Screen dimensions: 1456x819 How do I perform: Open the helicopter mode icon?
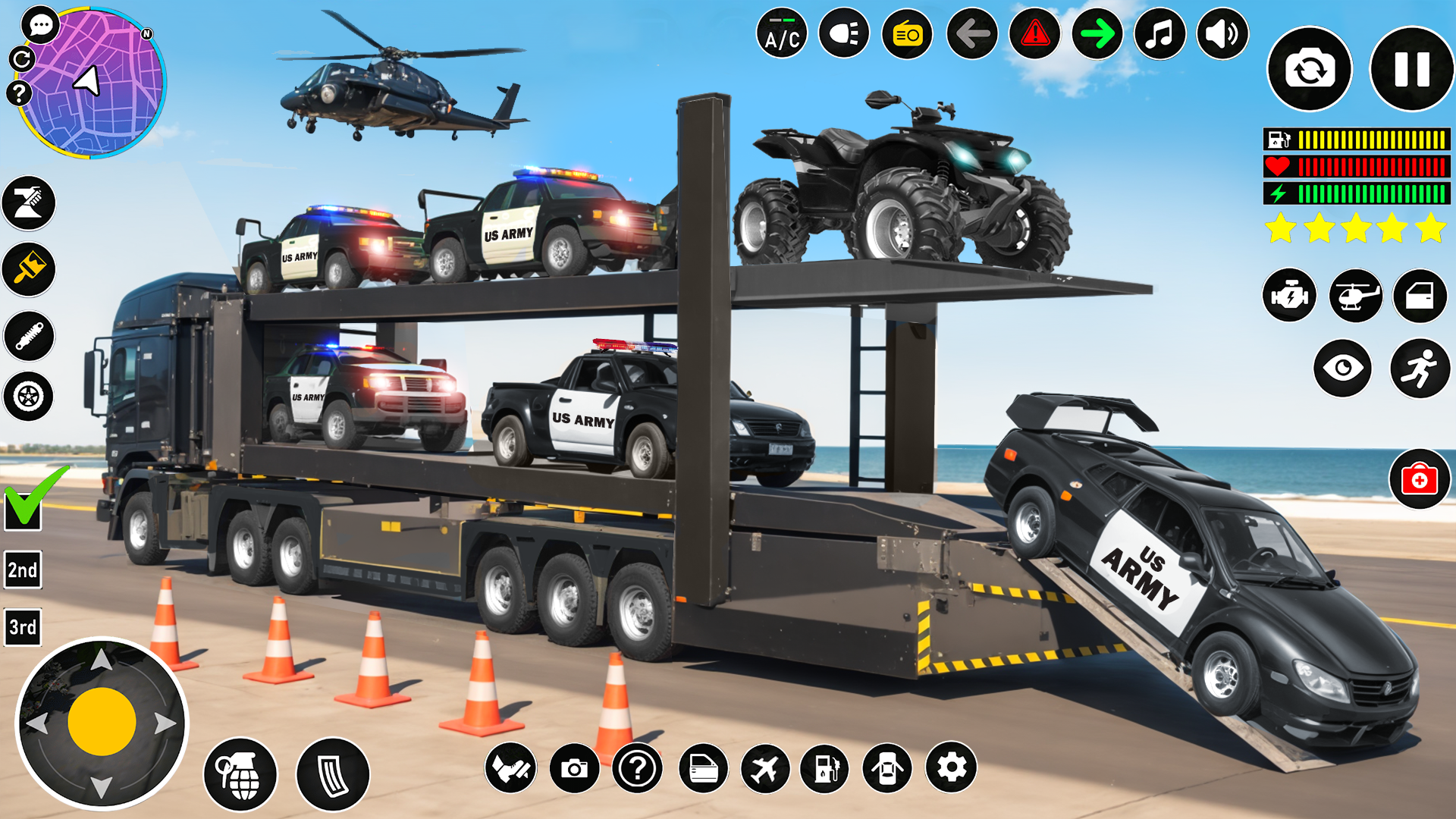[1355, 296]
